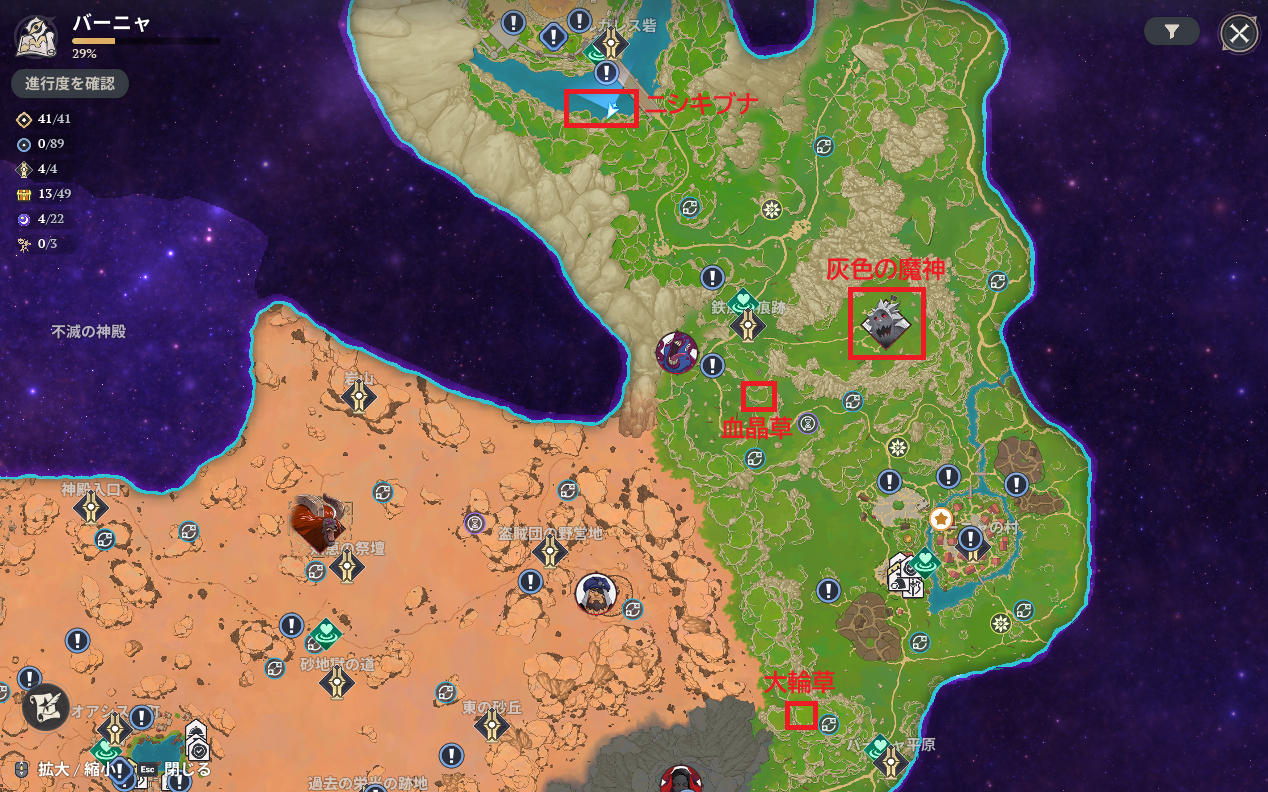1268x792 pixels.
Task: Select the orange star quest marker
Action: [x=940, y=519]
